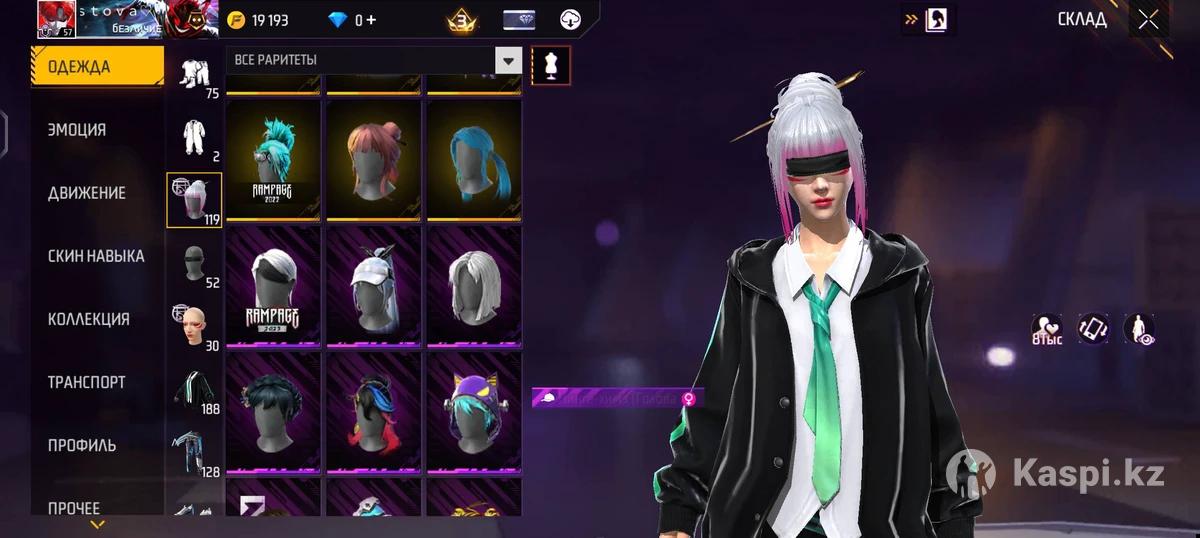Close the Склад vault screen

[x=1148, y=19]
